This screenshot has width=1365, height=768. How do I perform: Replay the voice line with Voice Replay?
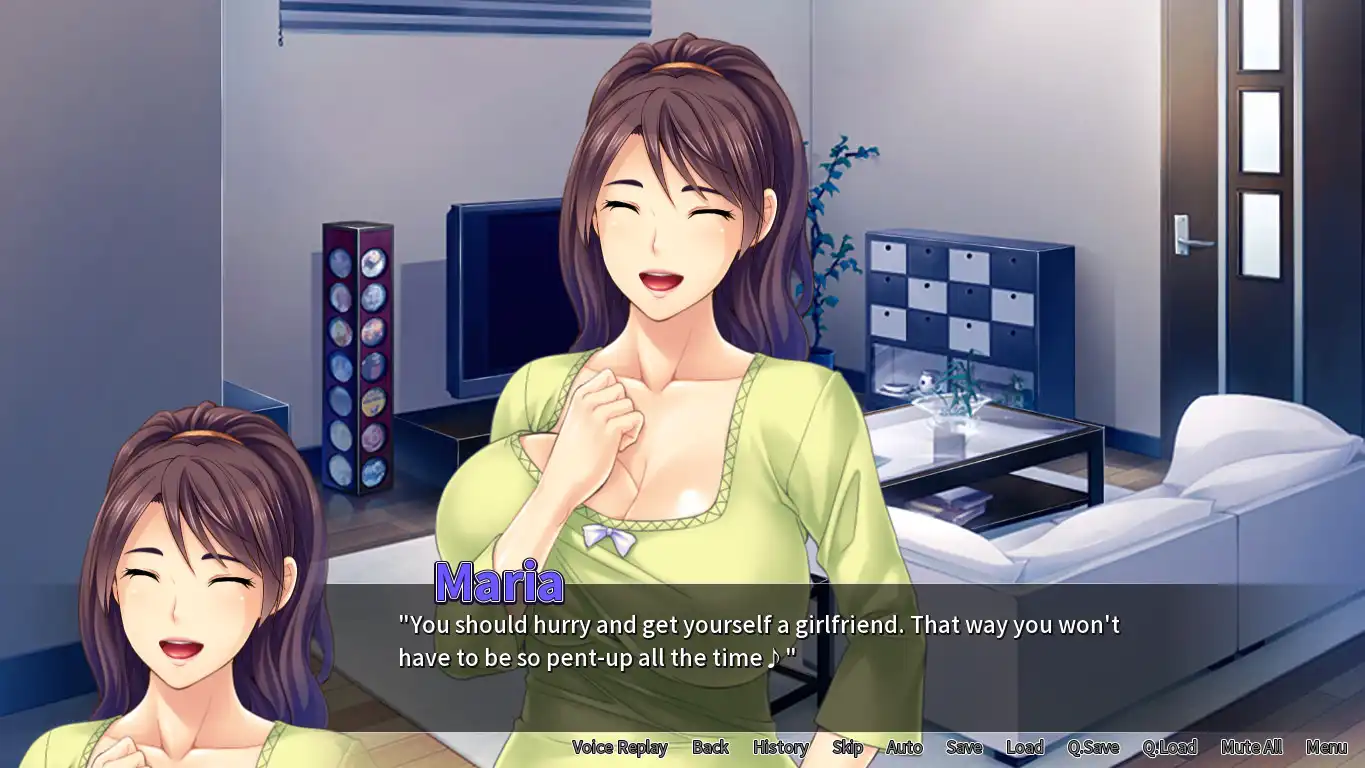tap(619, 747)
